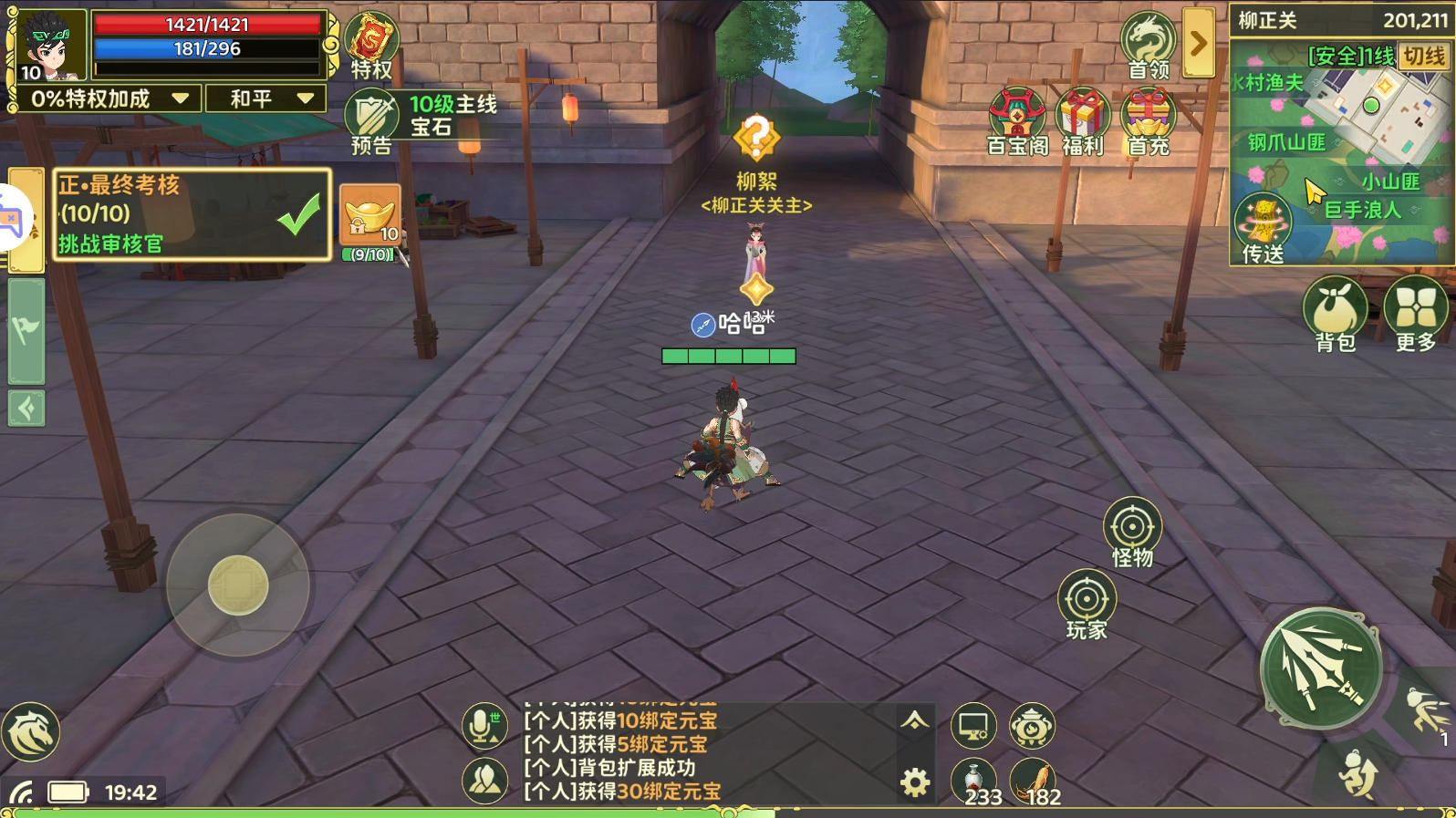Use the 传送 teleport button

point(1263,229)
